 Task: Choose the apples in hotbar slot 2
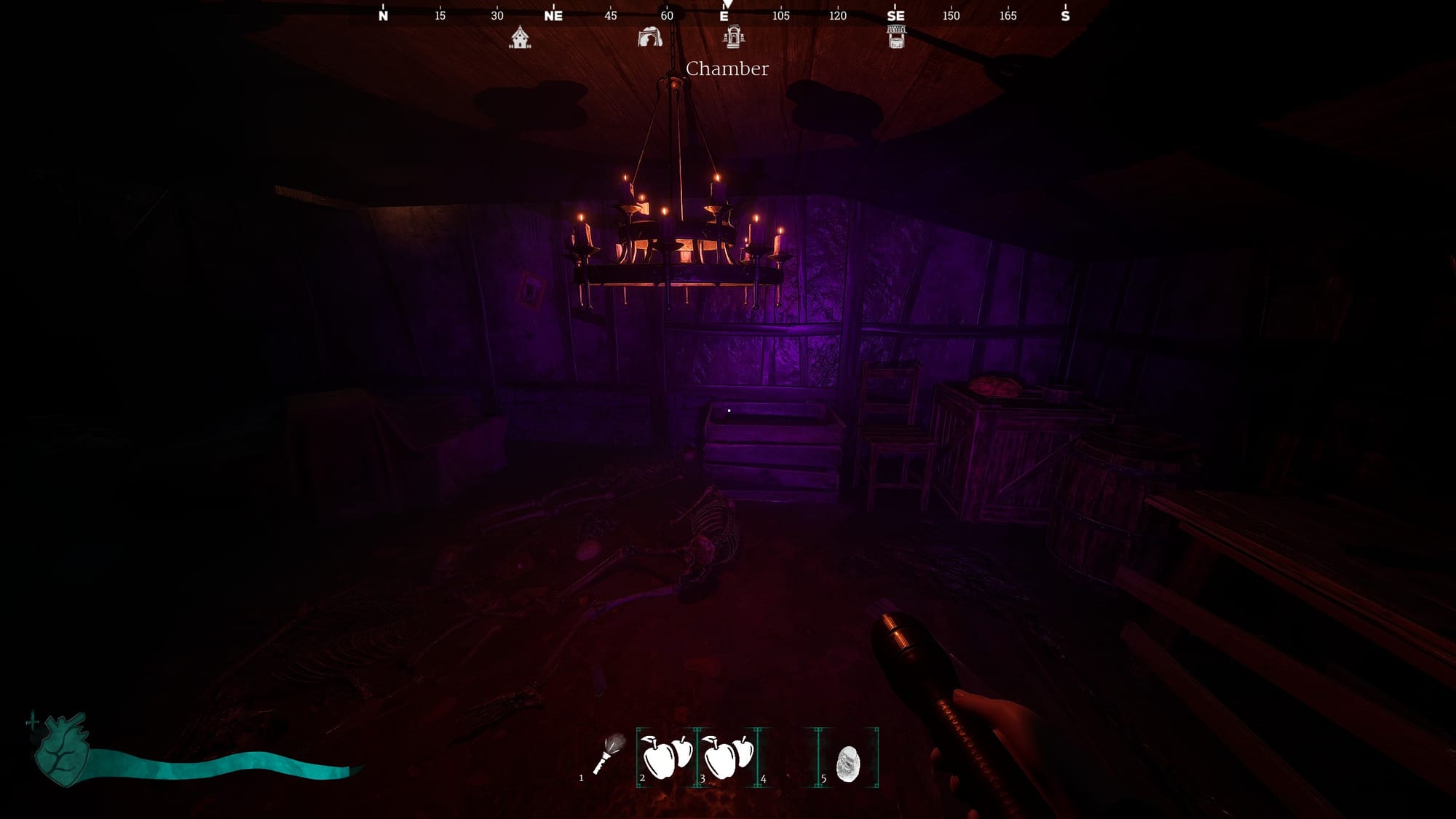[x=666, y=757]
